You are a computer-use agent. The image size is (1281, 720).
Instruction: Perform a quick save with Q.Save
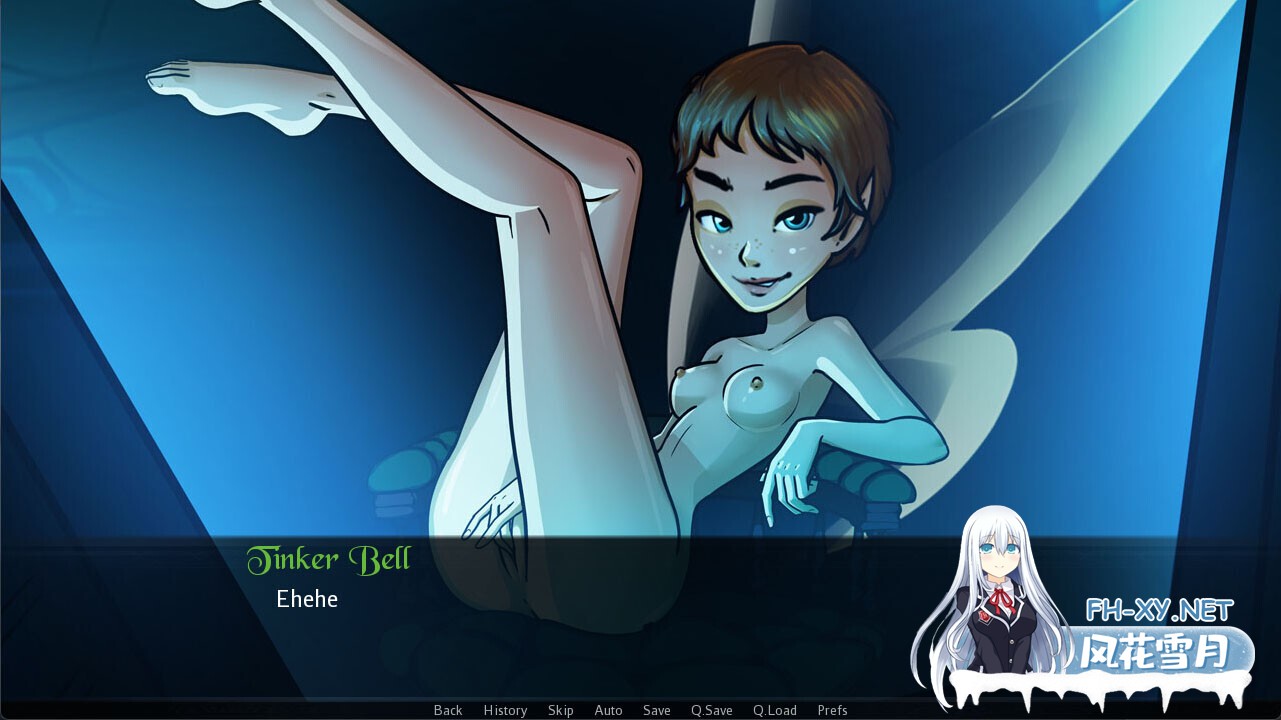(x=711, y=710)
